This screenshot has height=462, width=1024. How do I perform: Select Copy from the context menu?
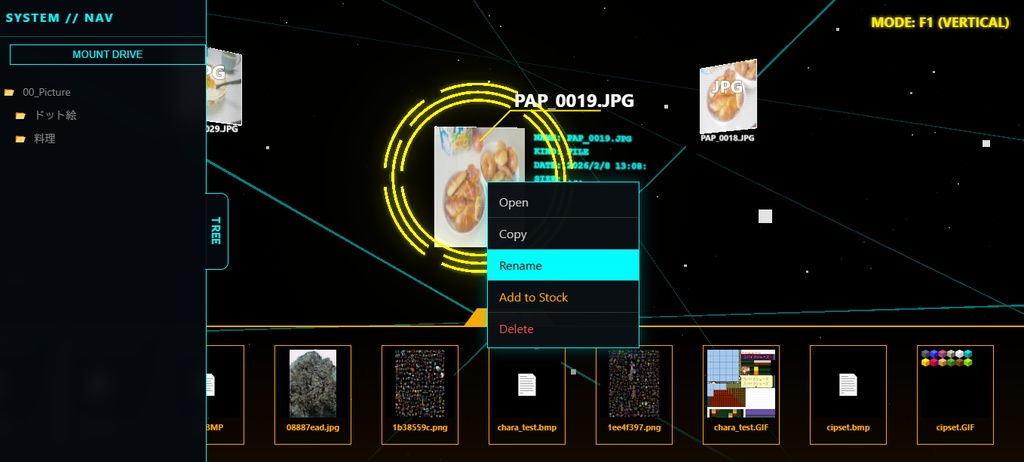562,234
